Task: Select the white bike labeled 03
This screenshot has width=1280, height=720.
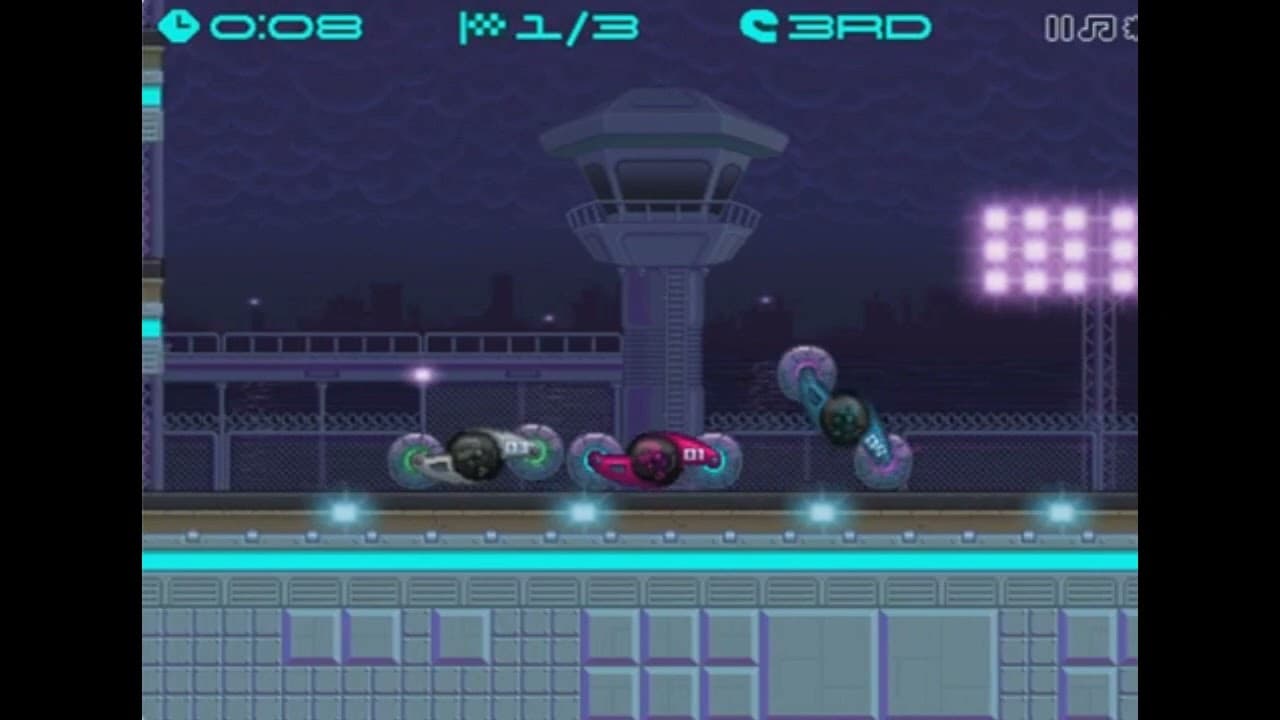Action: coord(472,456)
